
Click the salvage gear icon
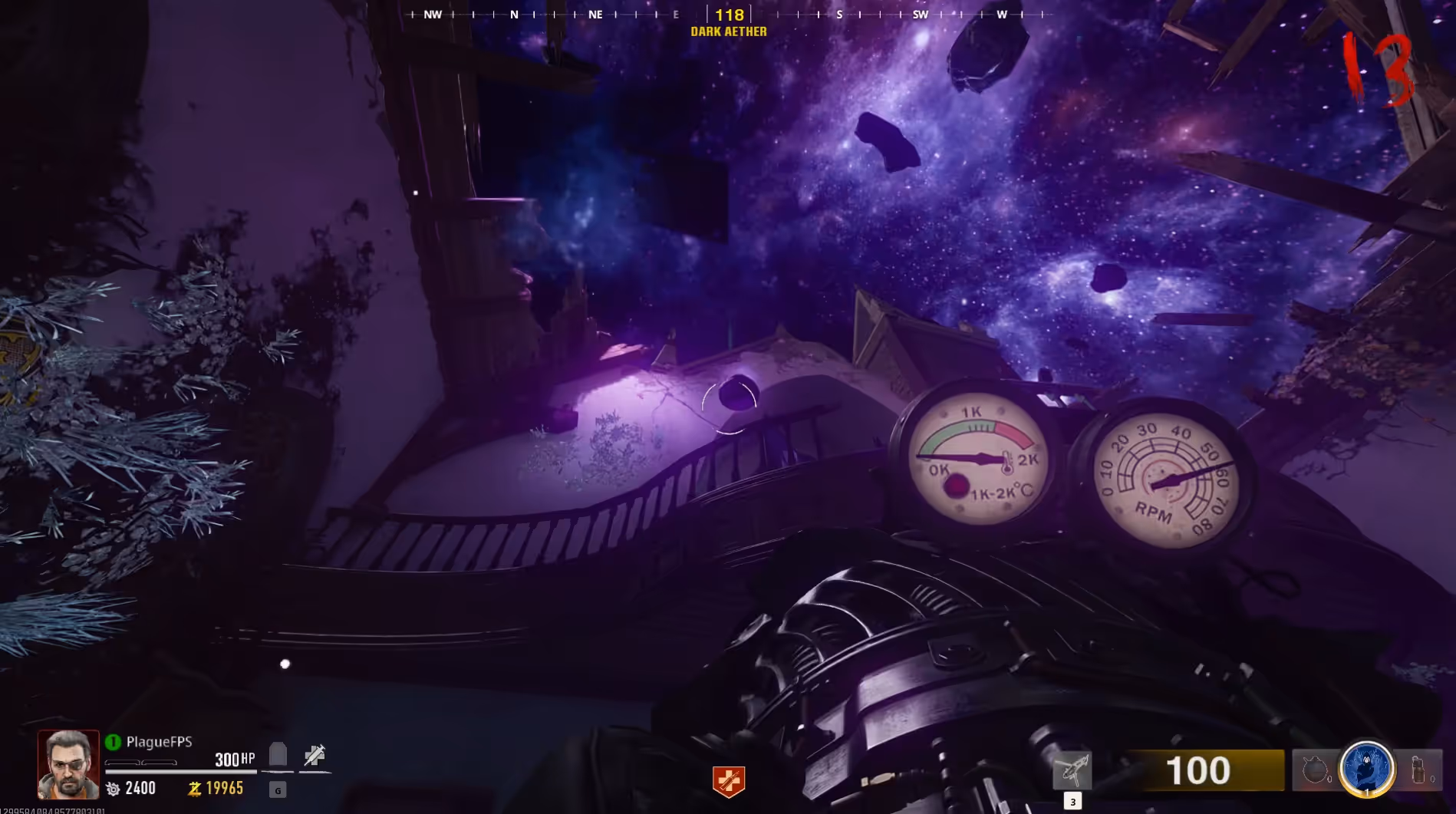pyautogui.click(x=113, y=789)
